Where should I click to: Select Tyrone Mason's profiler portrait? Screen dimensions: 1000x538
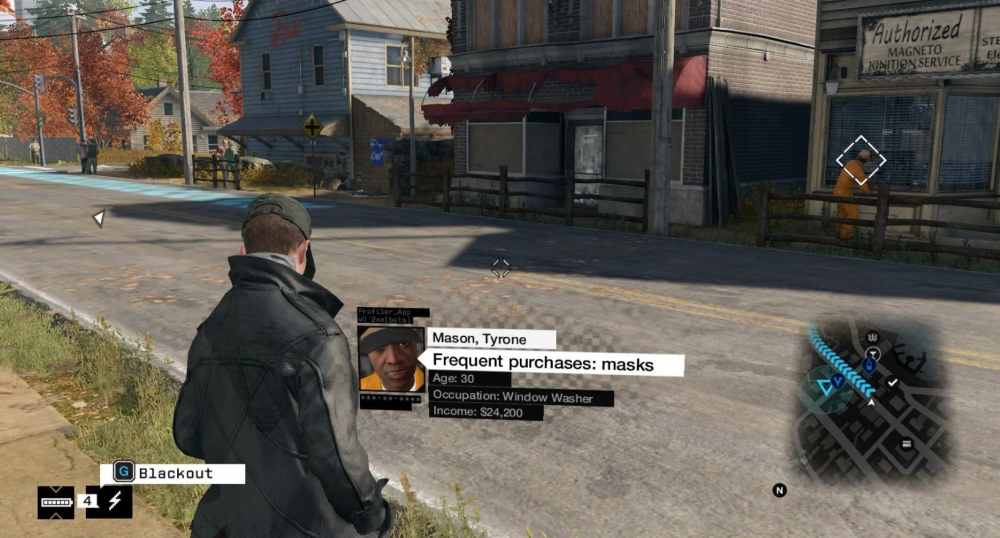[x=391, y=358]
